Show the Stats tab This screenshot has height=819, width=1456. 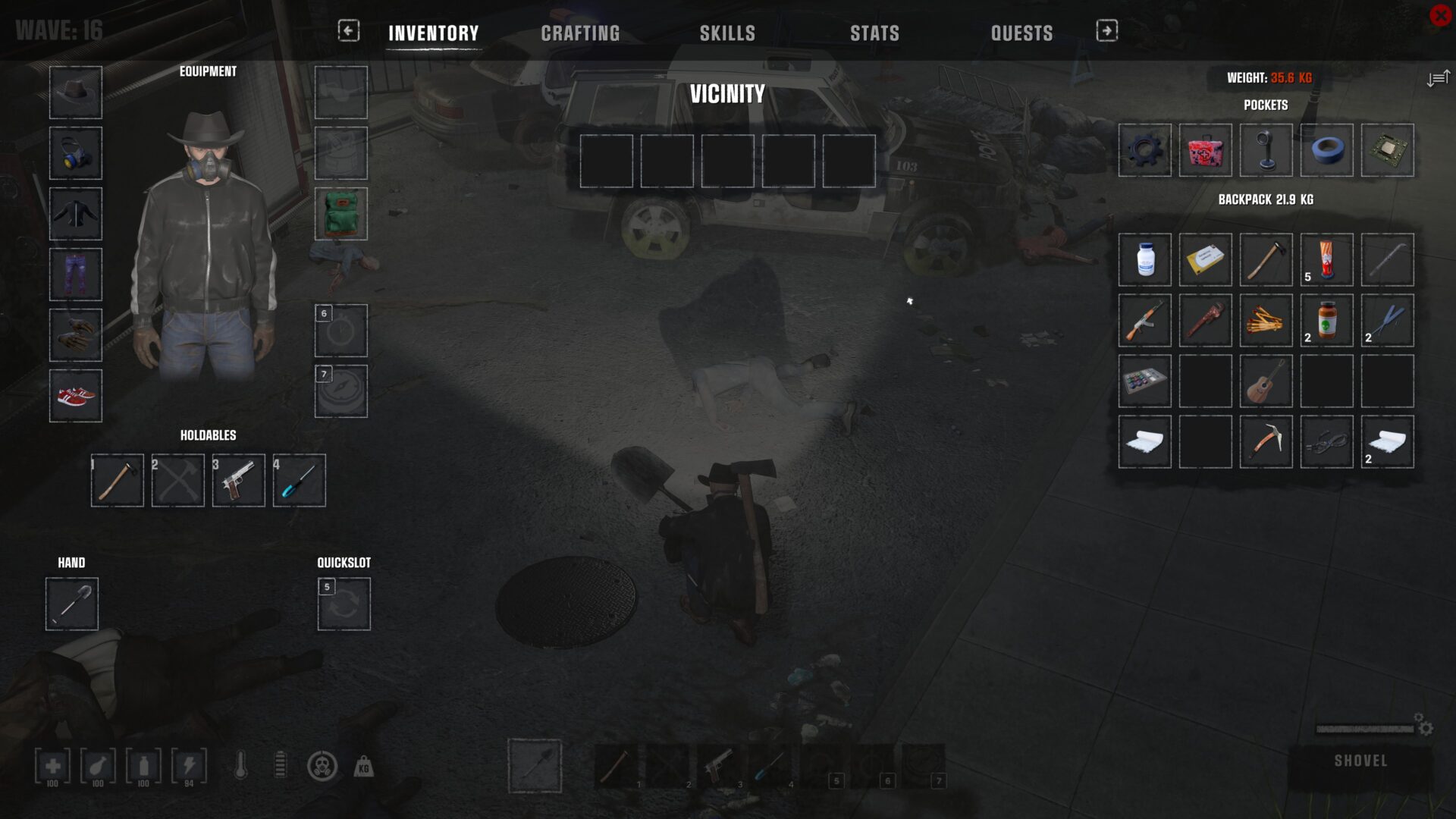874,33
